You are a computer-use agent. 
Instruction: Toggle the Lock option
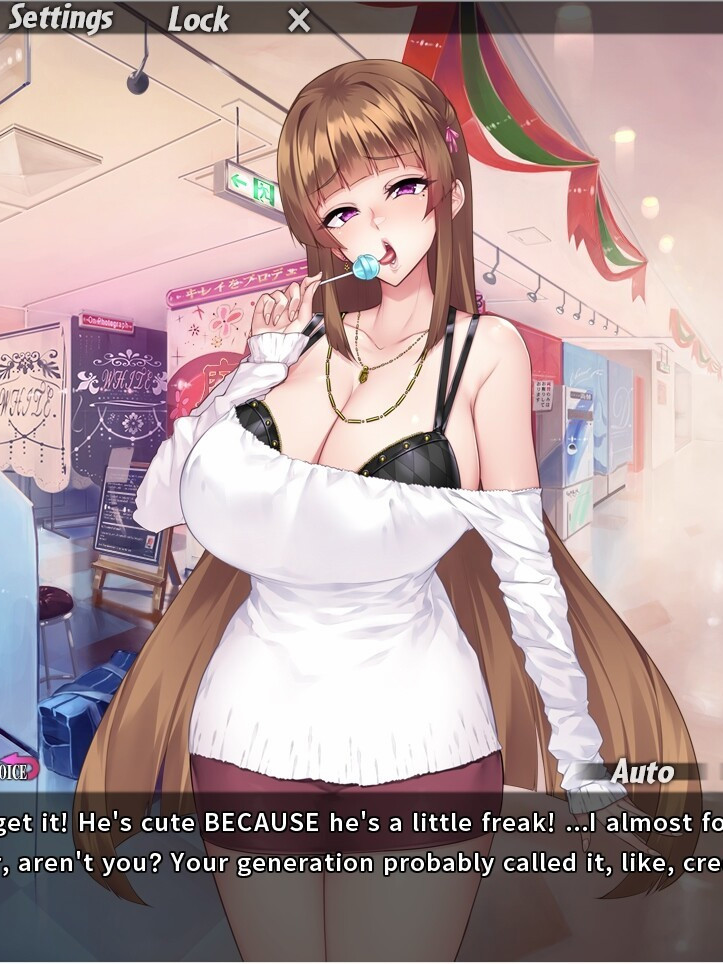(198, 19)
